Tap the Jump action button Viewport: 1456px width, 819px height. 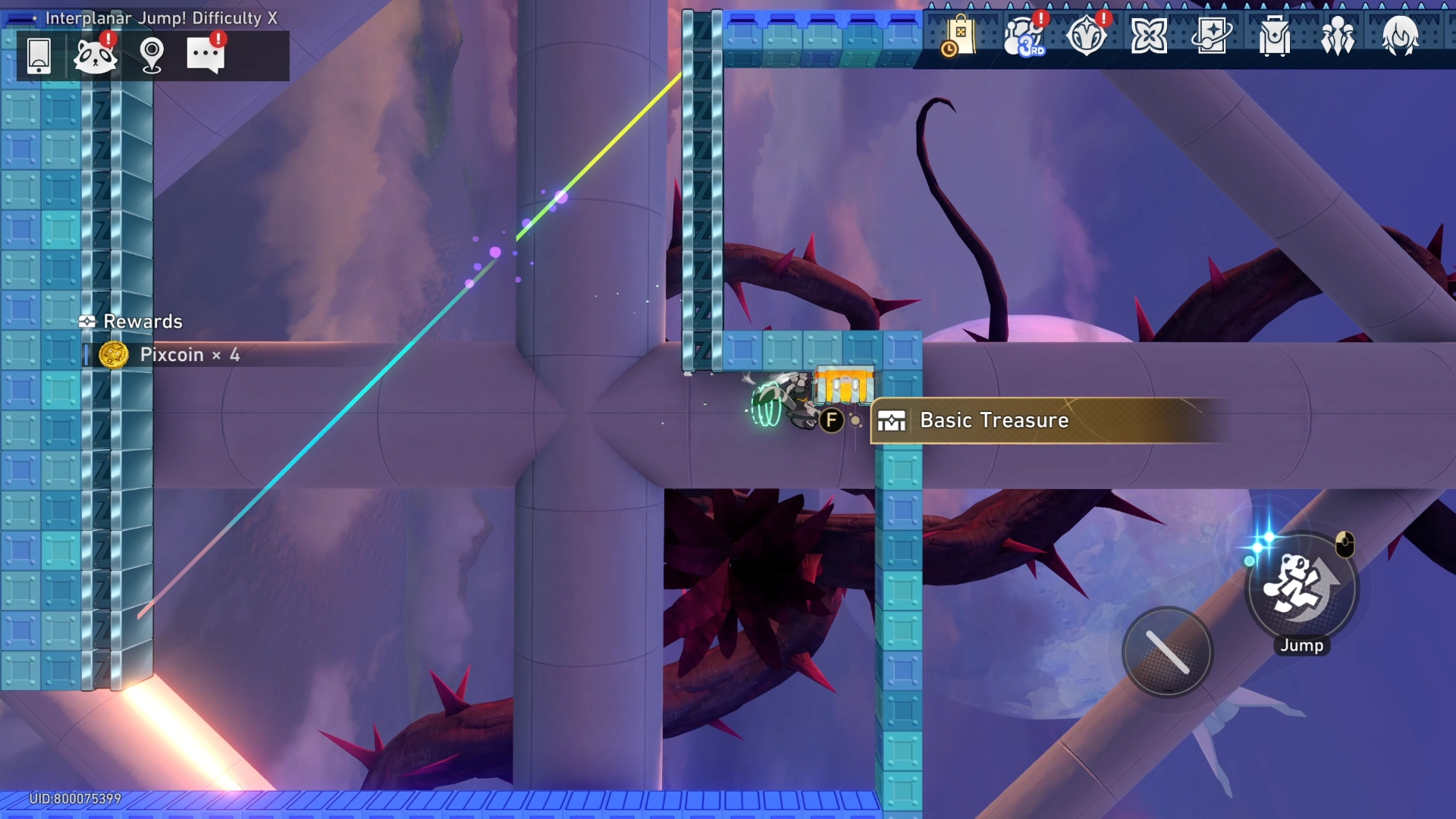point(1301,588)
